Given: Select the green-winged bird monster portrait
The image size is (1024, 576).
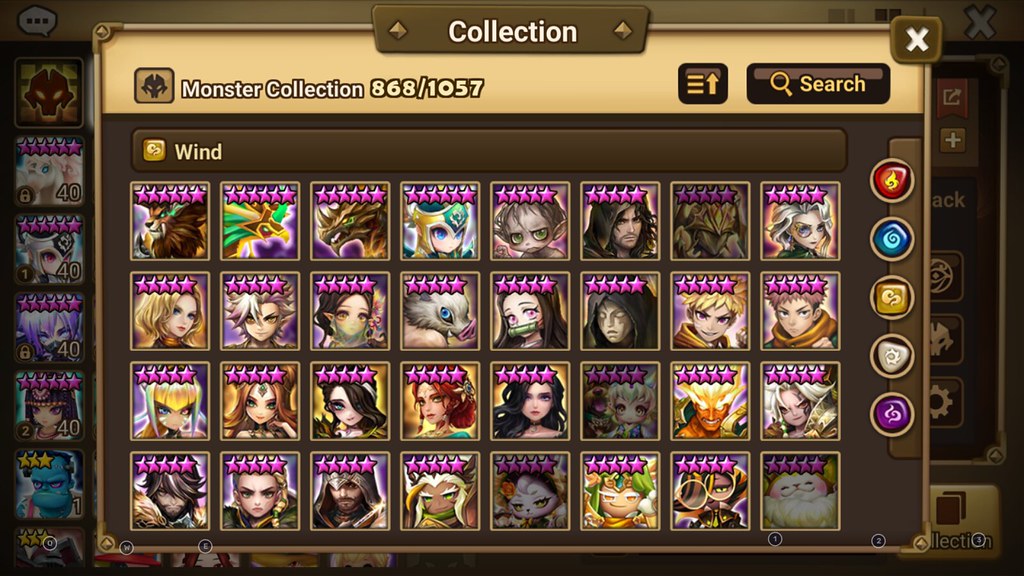Looking at the screenshot, I should (x=260, y=221).
